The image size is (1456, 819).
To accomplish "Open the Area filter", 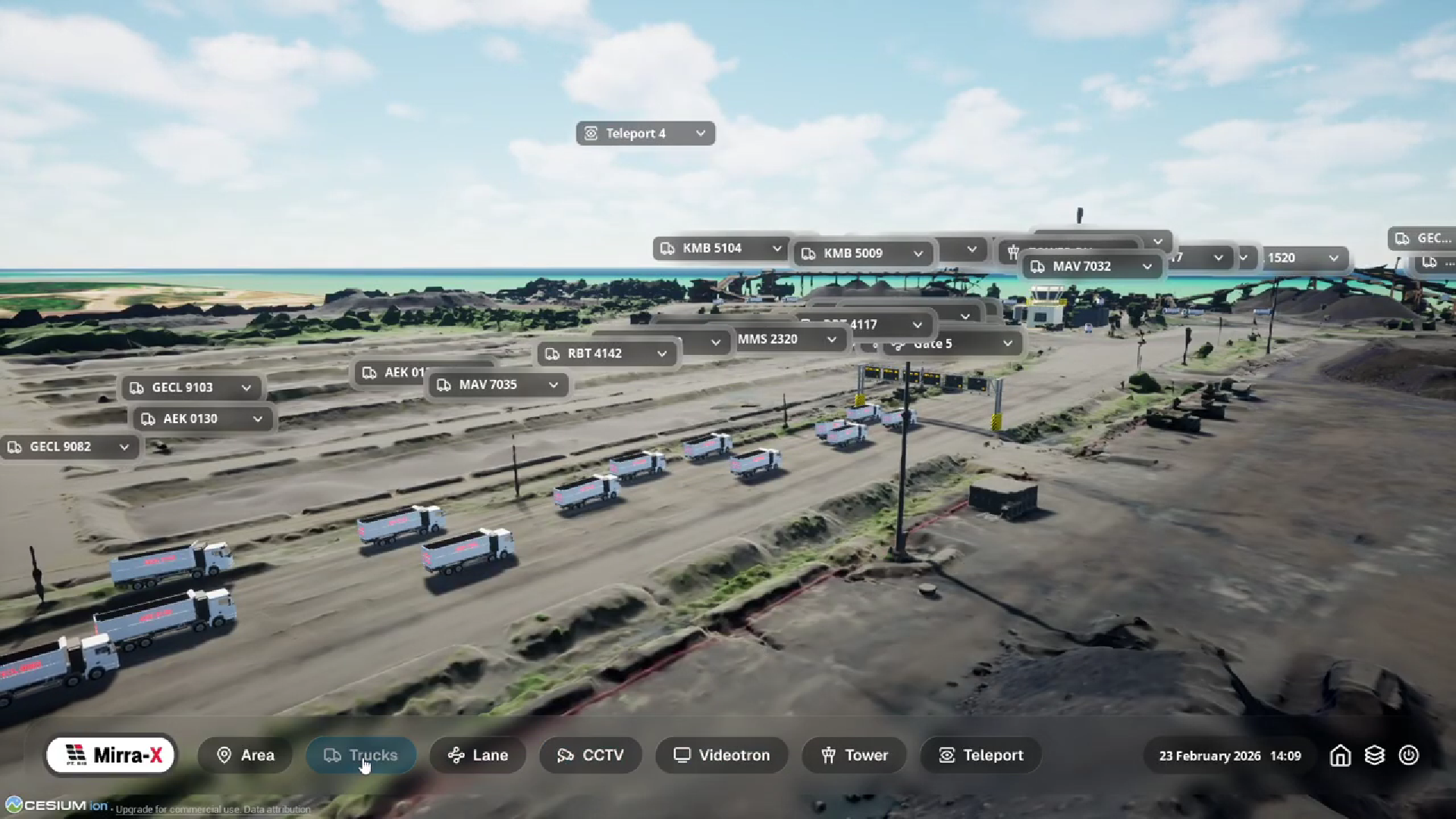I will click(x=245, y=755).
